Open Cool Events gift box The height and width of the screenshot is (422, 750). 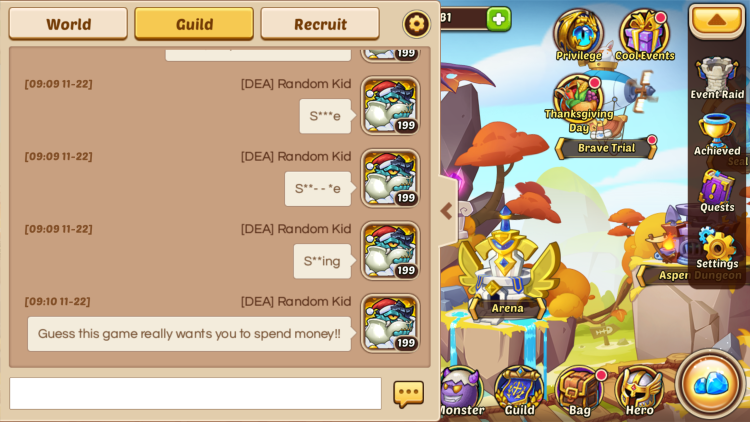pyautogui.click(x=644, y=33)
